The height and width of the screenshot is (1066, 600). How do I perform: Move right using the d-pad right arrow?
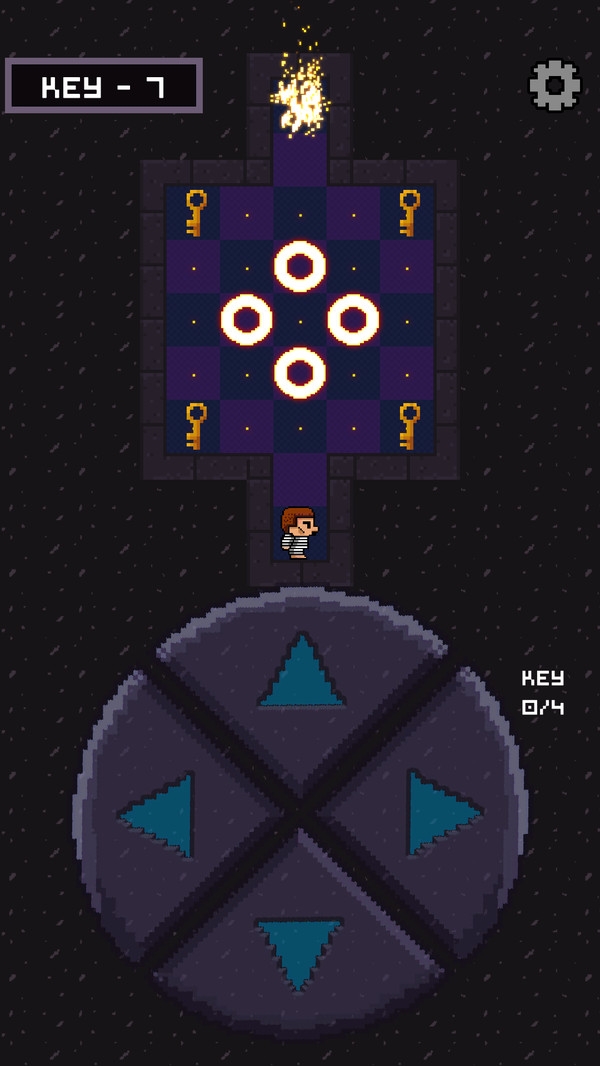(x=440, y=812)
